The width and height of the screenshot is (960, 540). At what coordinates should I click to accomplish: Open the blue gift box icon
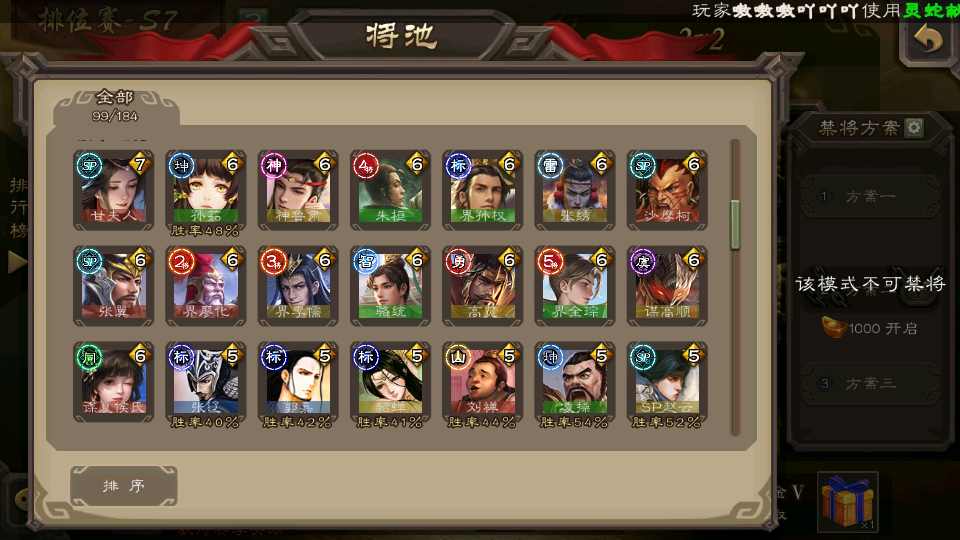coord(847,501)
